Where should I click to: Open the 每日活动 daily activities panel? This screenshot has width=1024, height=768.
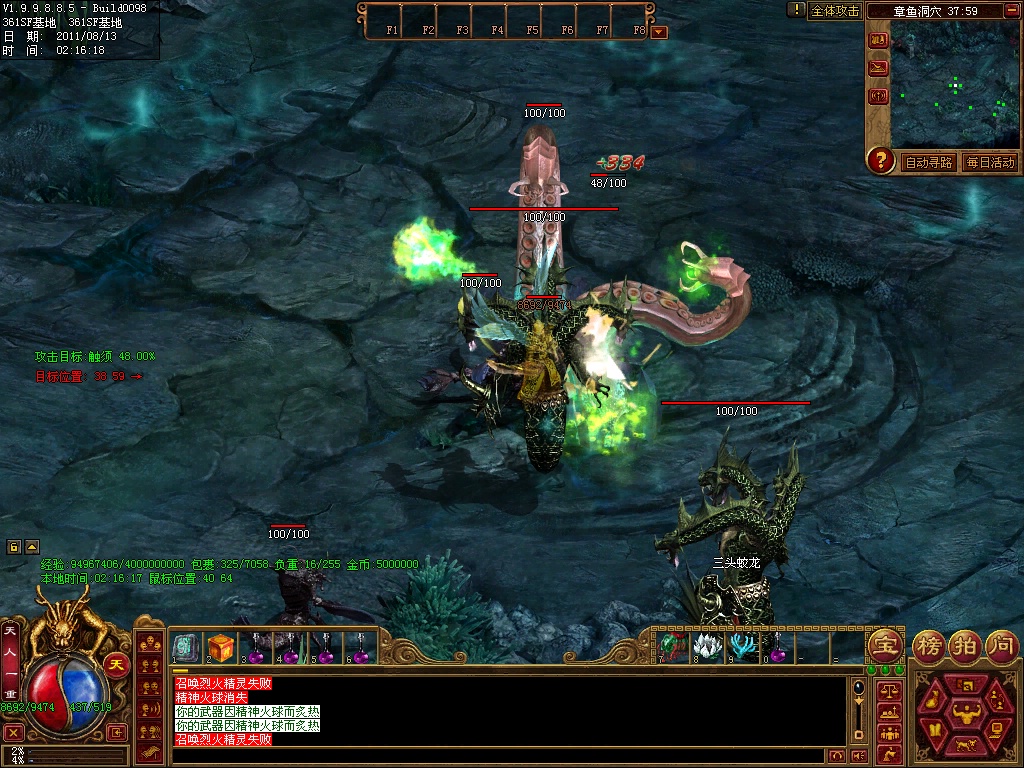[x=990, y=162]
